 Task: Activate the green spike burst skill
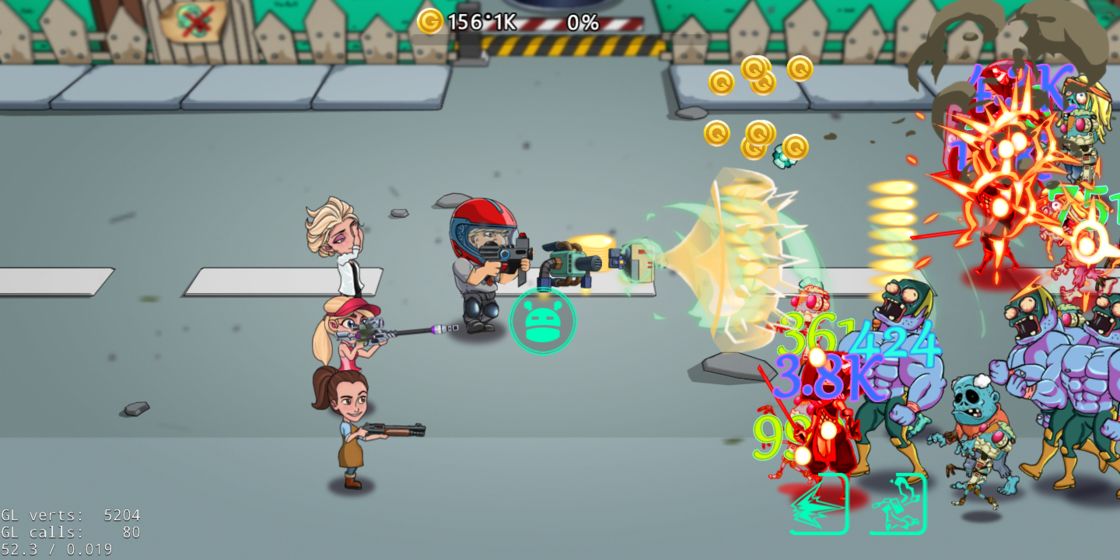click(819, 504)
